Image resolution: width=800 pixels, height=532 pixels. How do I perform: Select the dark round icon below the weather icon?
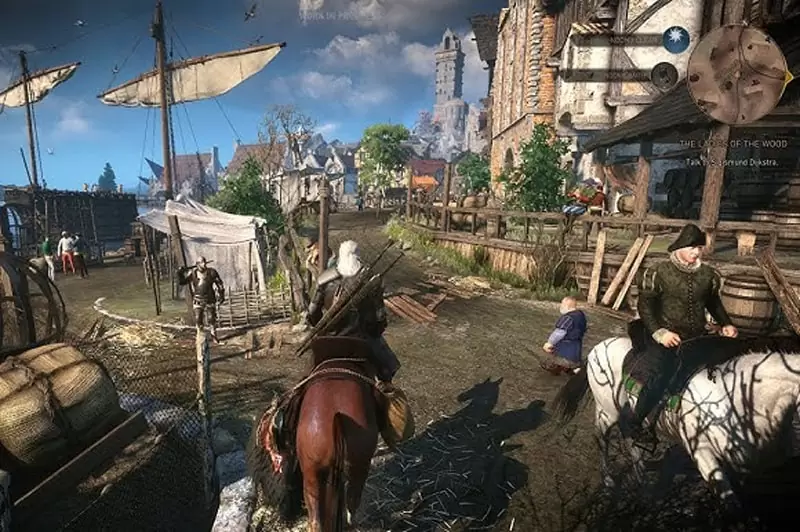pos(664,75)
